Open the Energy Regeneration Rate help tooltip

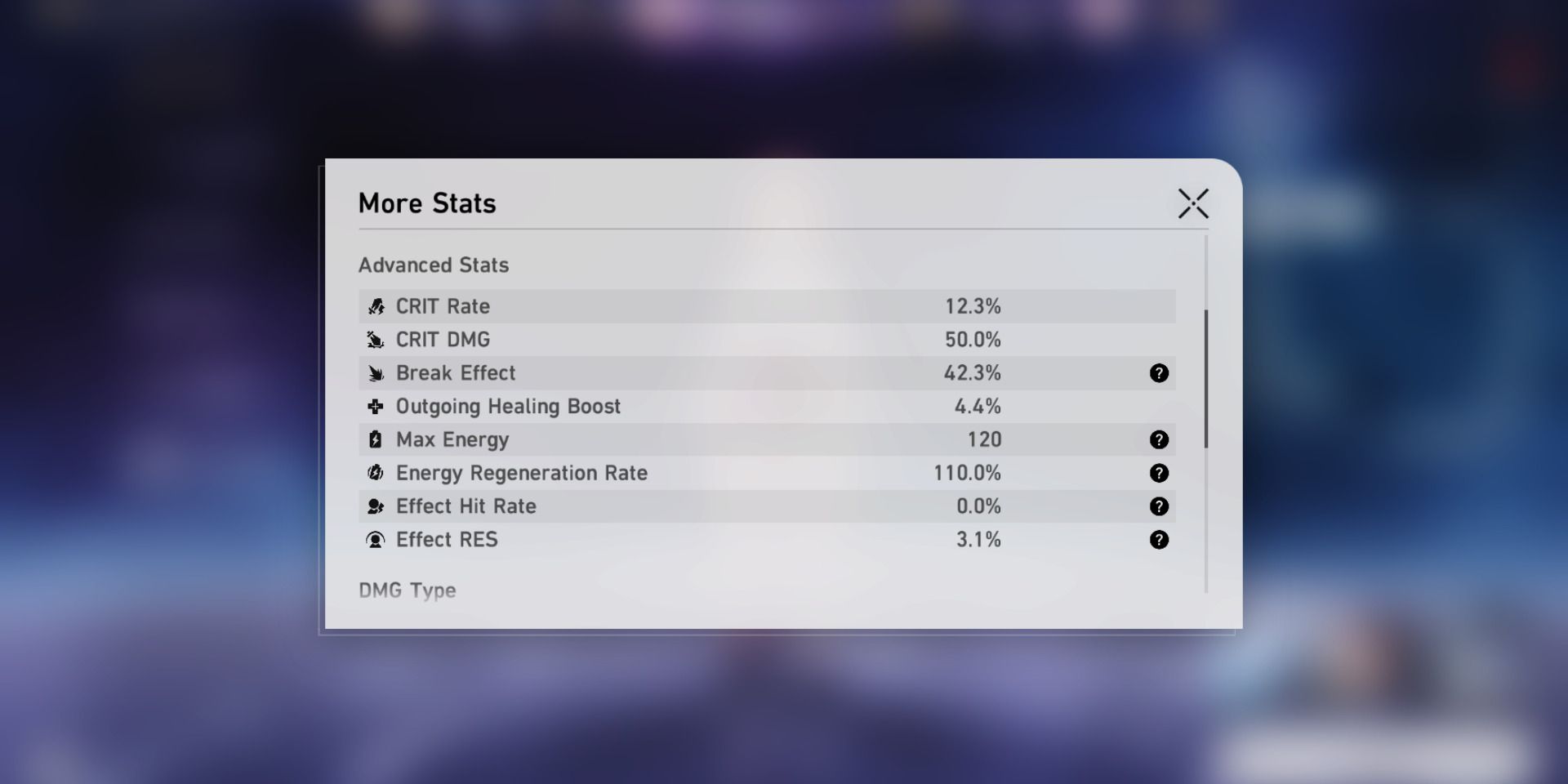pos(1159,473)
